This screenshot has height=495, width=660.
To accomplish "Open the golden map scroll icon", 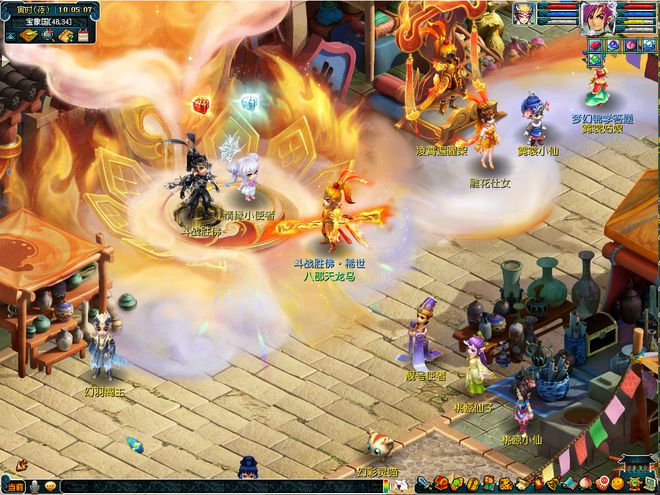I will coord(29,36).
